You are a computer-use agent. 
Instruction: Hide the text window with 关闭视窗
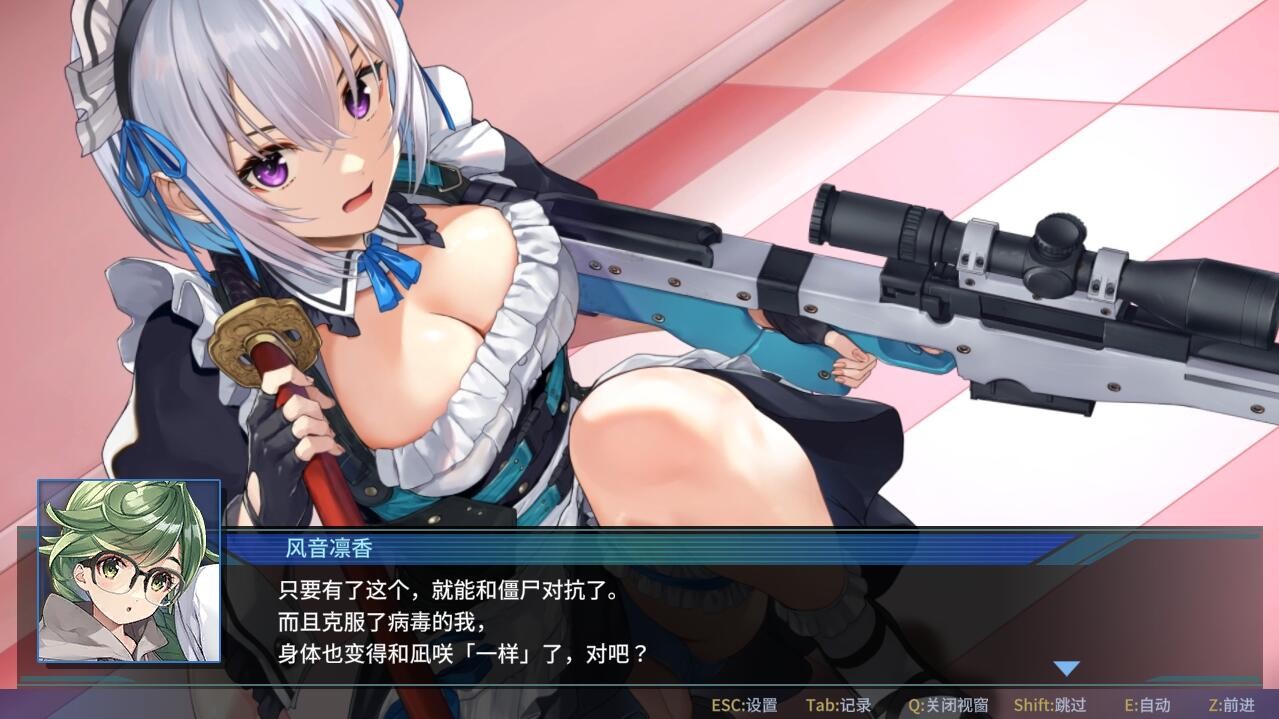coord(948,705)
